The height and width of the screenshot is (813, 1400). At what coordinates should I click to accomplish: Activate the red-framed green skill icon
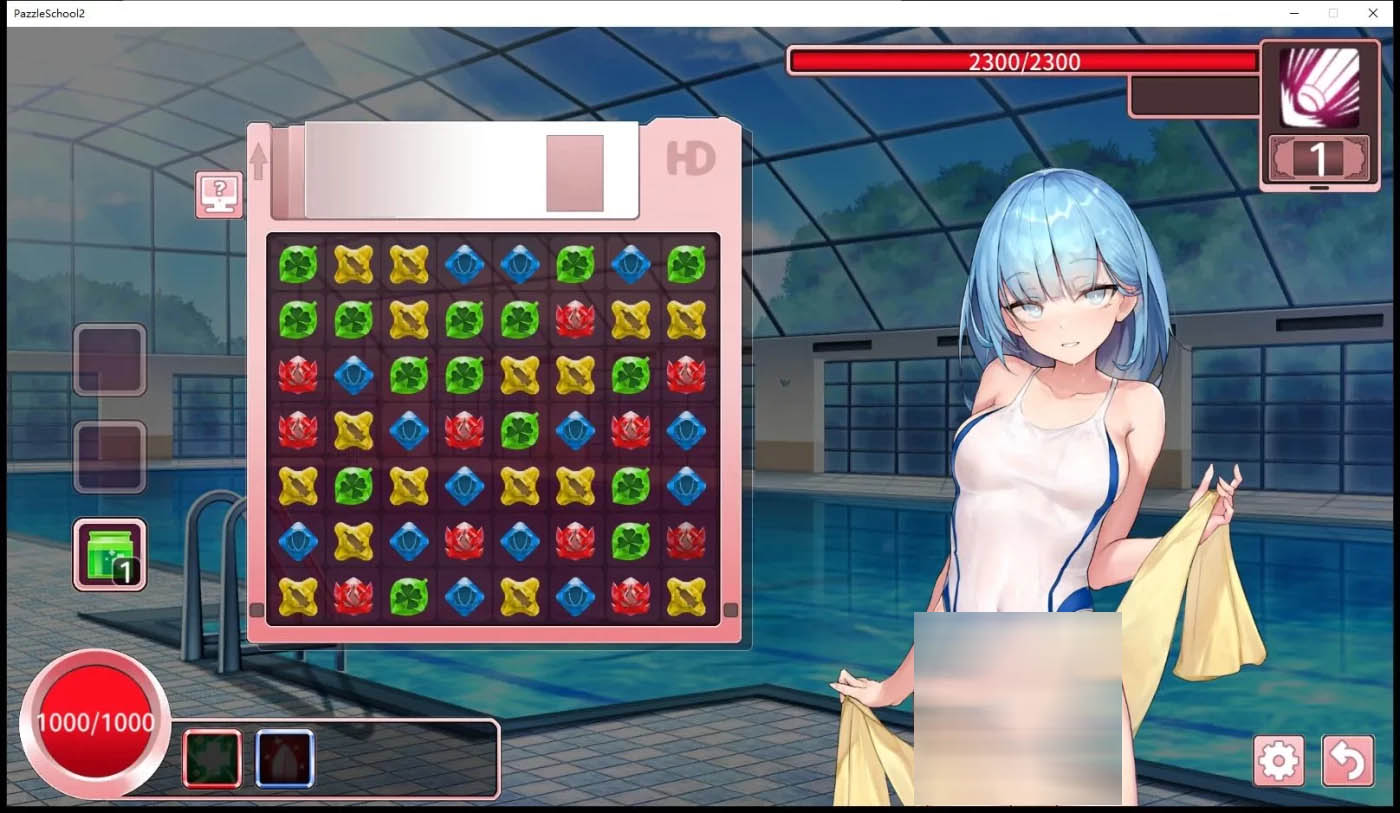pyautogui.click(x=212, y=758)
